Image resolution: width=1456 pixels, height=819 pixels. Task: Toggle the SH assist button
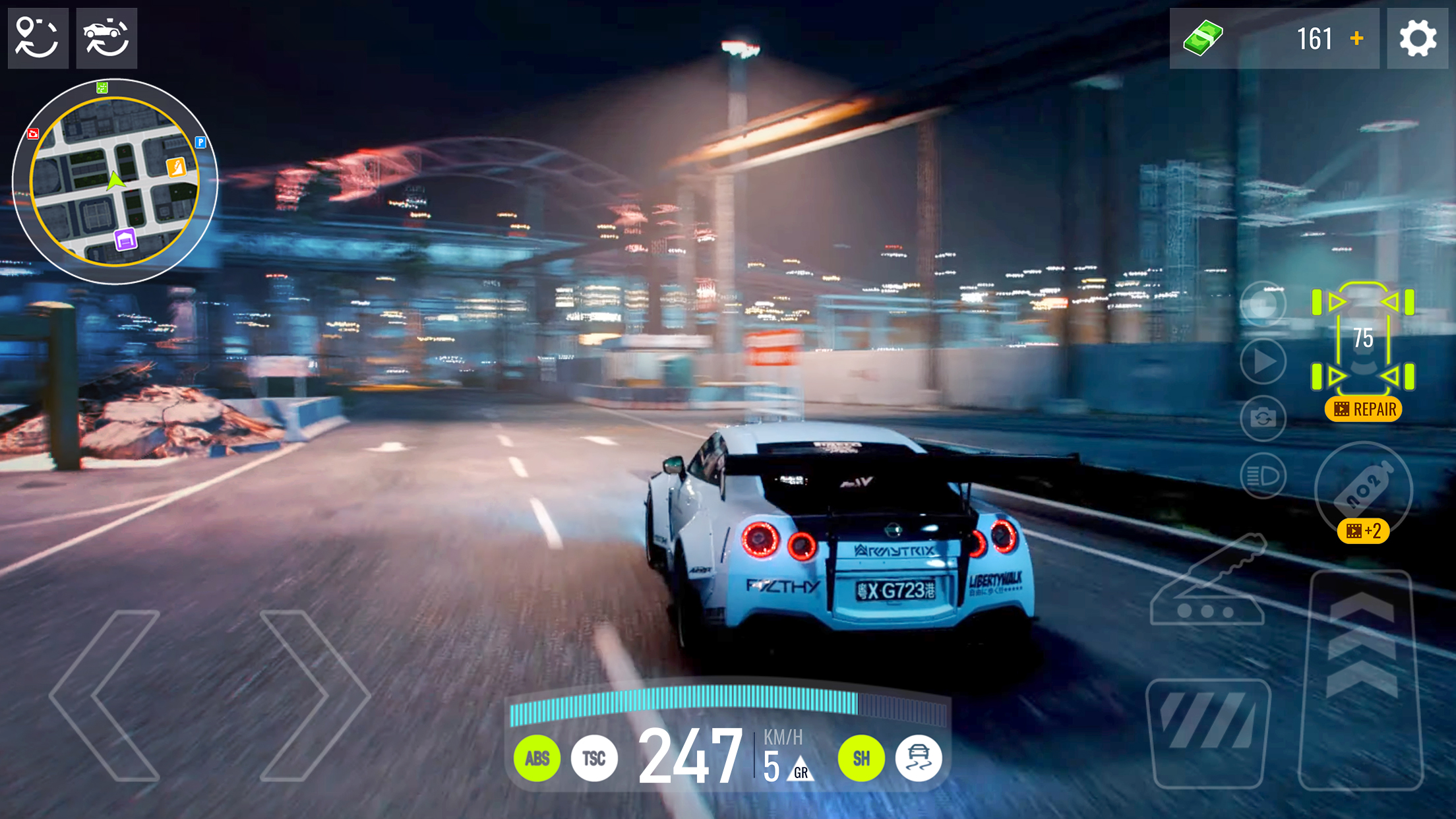point(861,758)
